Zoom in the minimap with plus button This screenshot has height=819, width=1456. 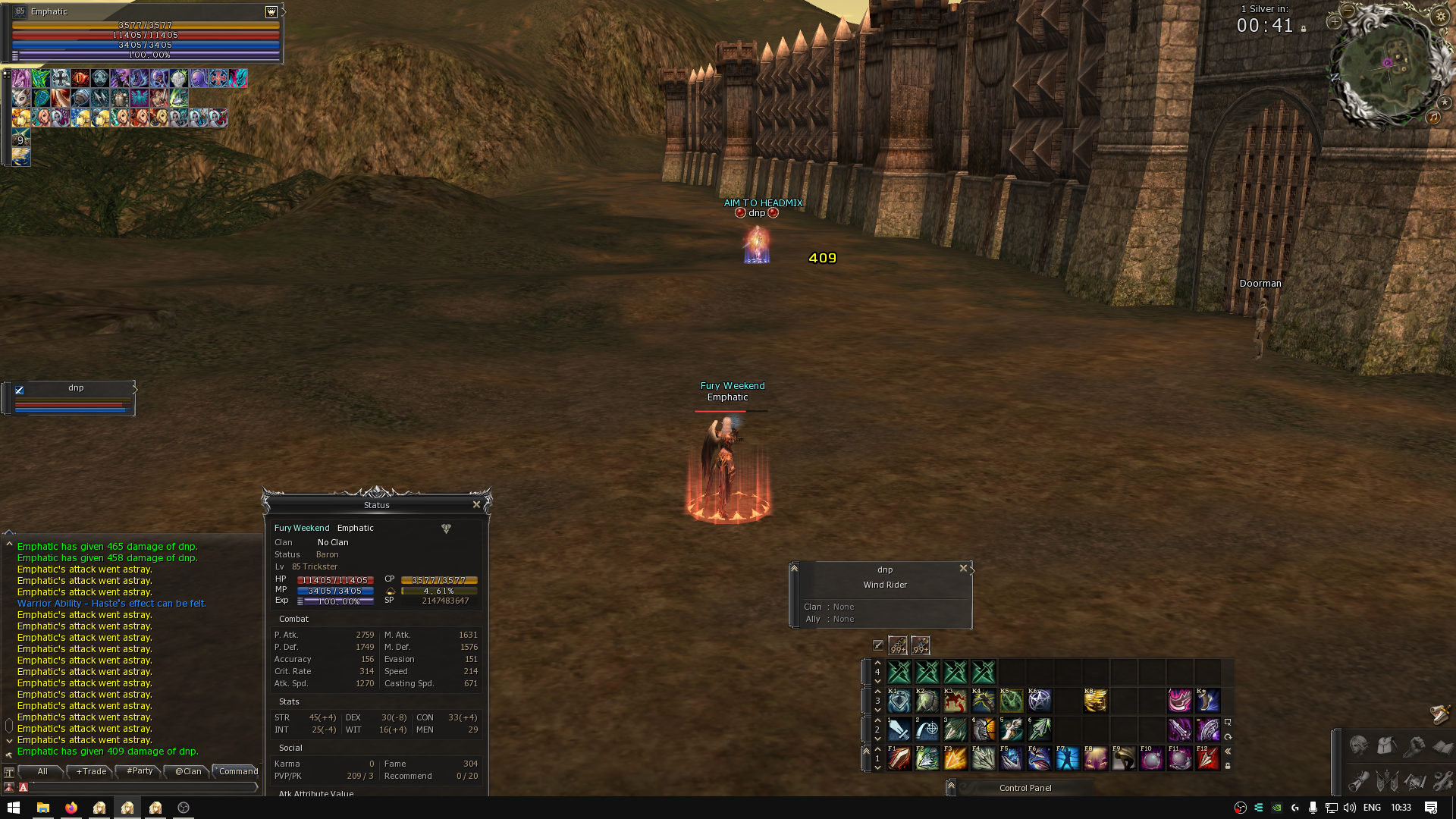tap(1335, 22)
